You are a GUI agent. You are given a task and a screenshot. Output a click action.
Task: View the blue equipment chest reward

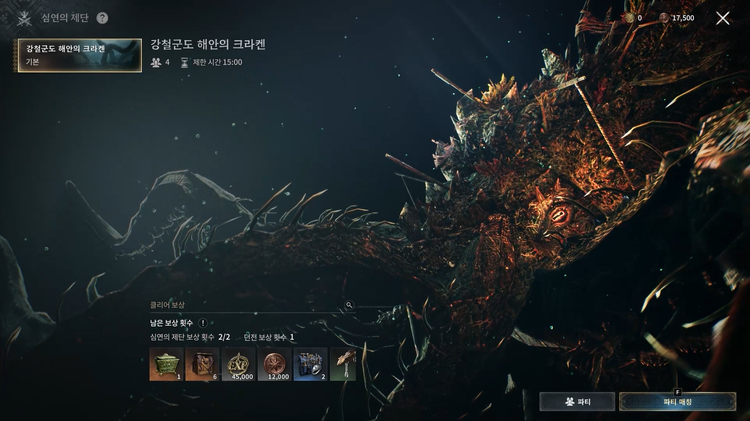(x=310, y=365)
